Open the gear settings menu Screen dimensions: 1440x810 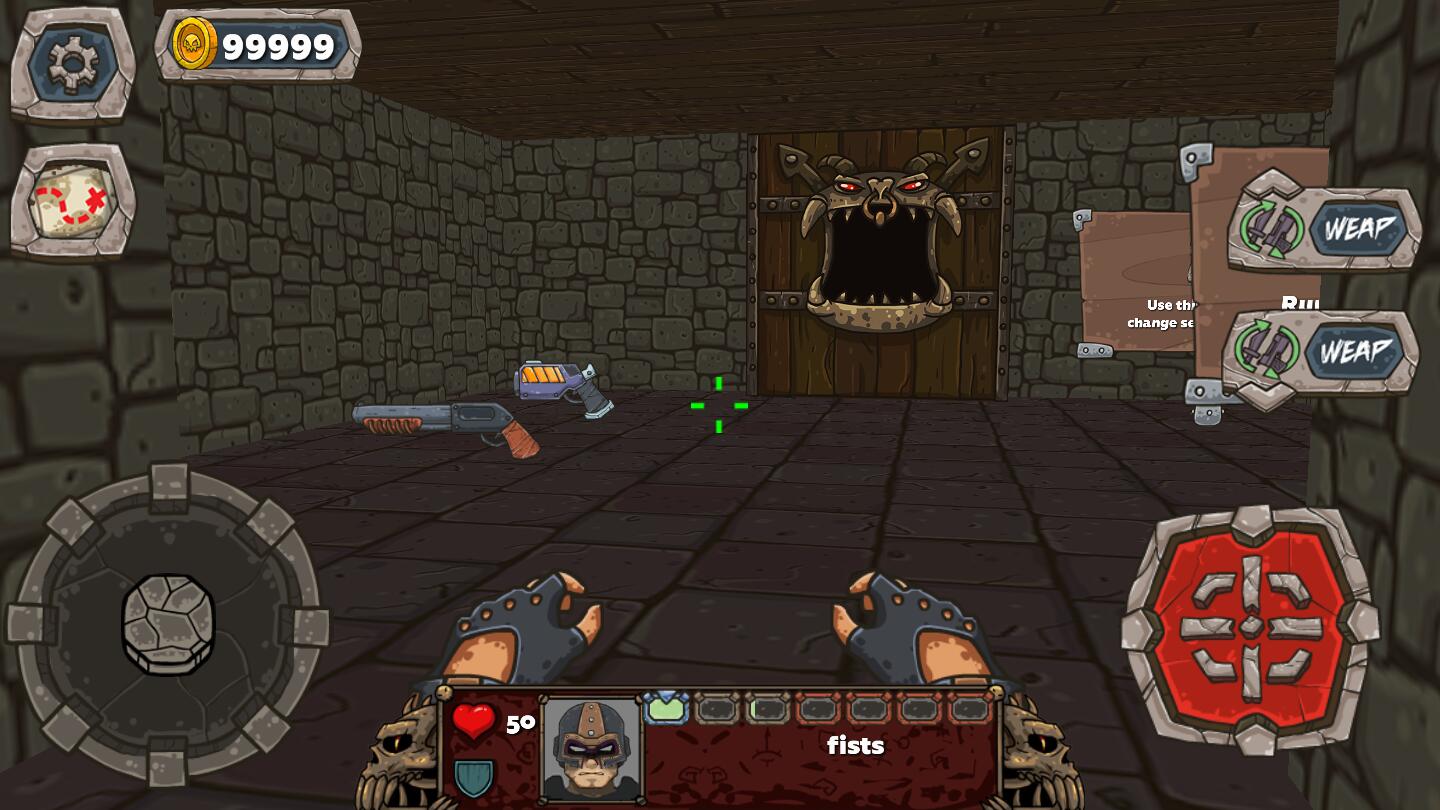click(73, 64)
